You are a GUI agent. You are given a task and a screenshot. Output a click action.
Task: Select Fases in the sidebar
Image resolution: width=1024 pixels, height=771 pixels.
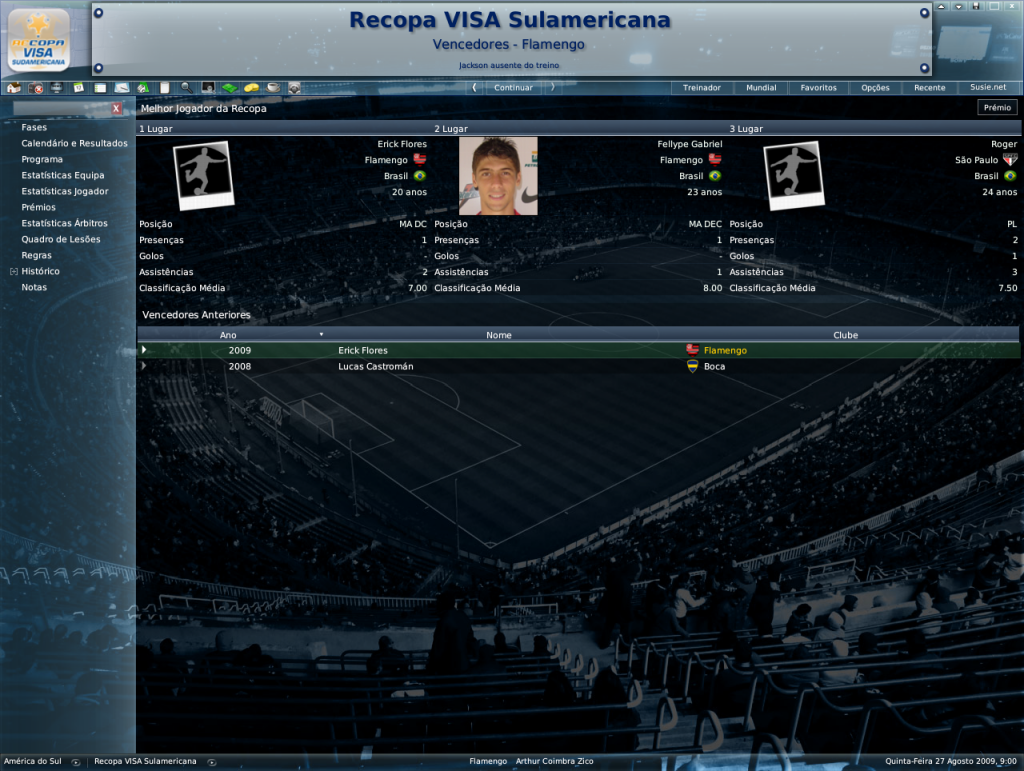[x=34, y=128]
